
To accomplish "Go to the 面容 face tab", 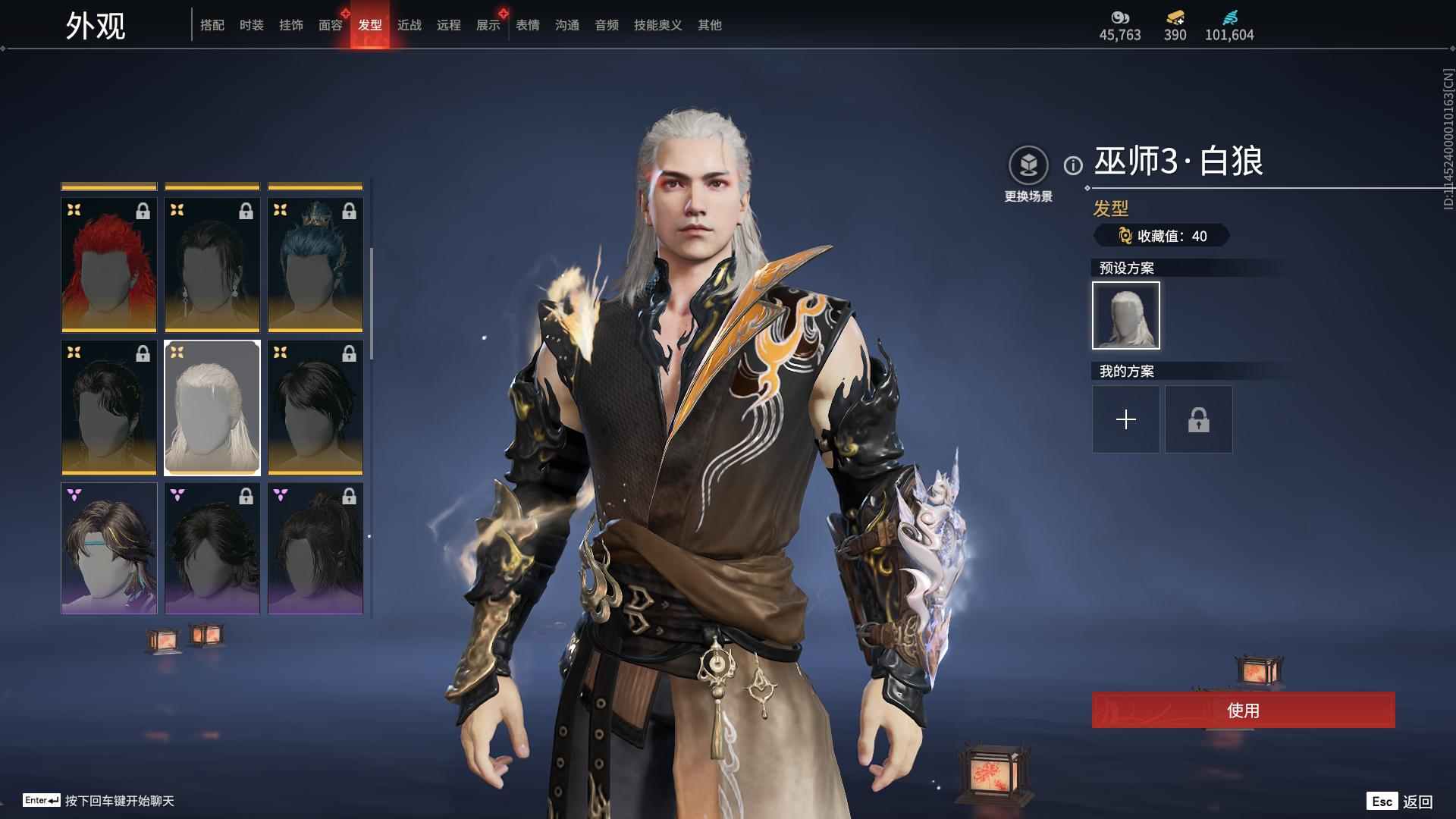I will [331, 25].
